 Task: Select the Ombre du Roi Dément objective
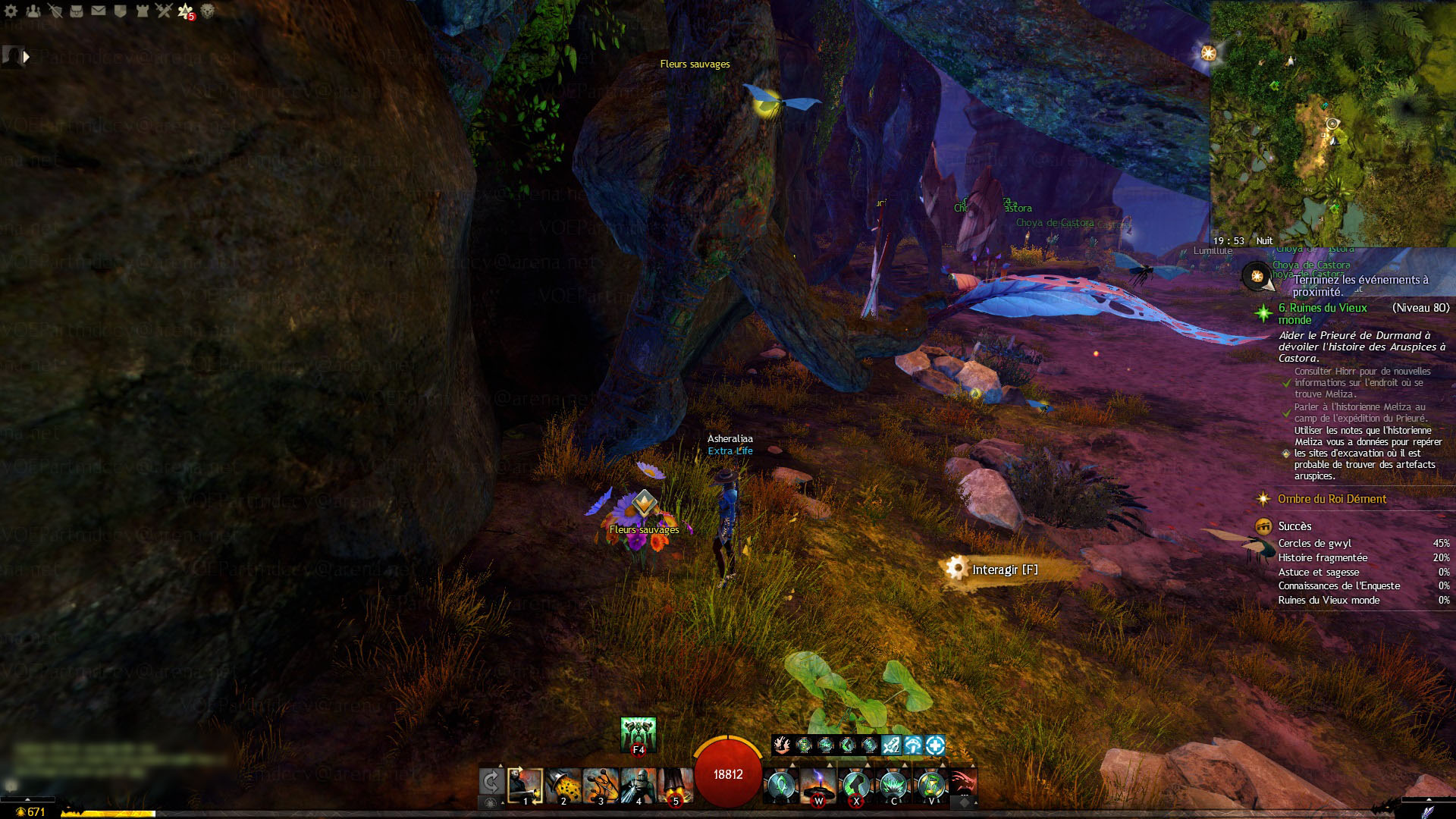(x=1332, y=499)
